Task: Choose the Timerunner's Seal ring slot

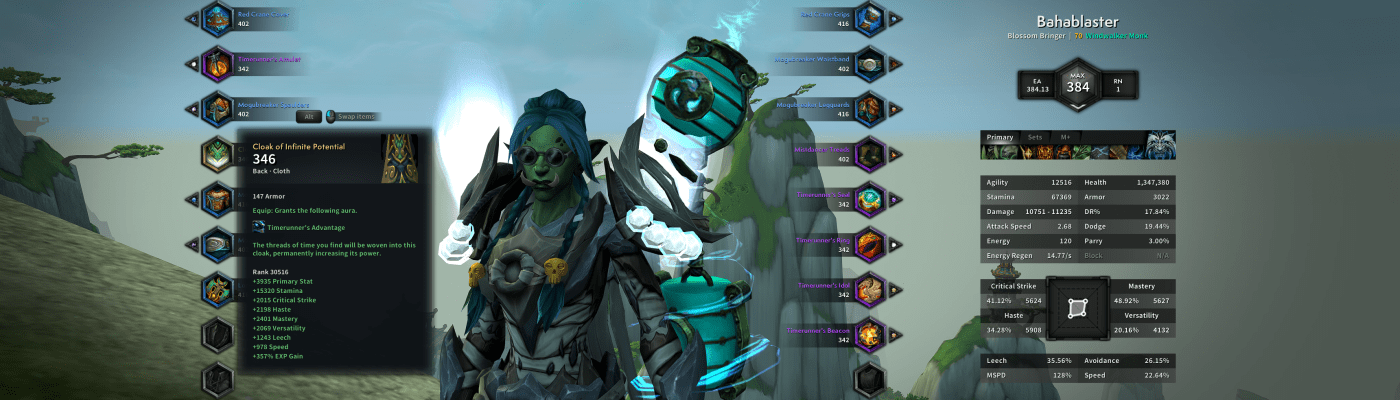Action: (870, 198)
